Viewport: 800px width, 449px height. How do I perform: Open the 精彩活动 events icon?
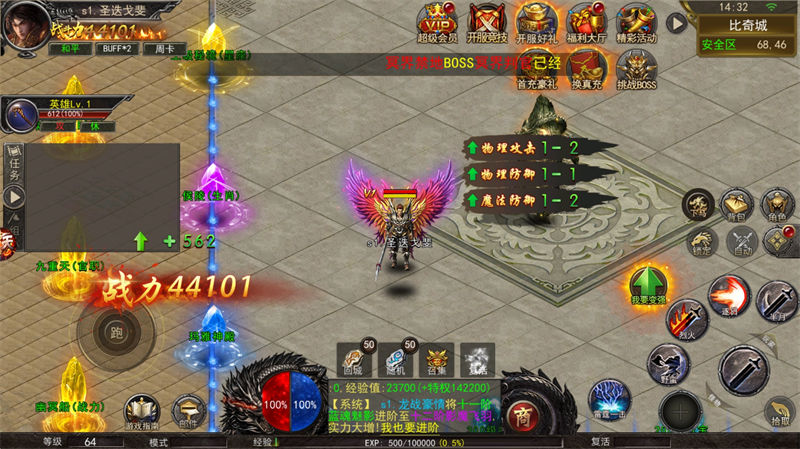[x=637, y=20]
